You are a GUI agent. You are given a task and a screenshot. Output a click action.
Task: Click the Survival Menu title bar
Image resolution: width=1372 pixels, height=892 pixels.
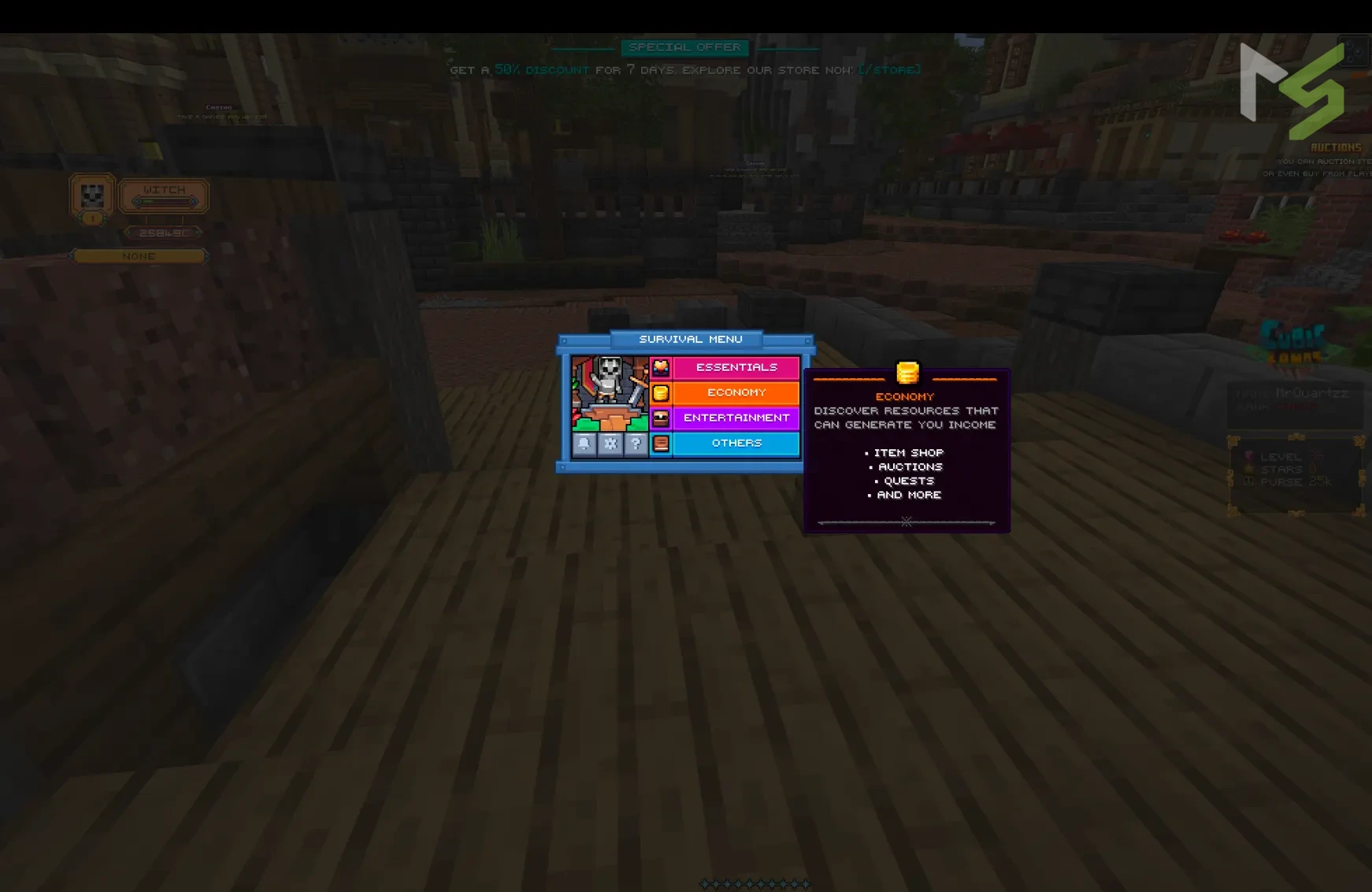tap(691, 339)
